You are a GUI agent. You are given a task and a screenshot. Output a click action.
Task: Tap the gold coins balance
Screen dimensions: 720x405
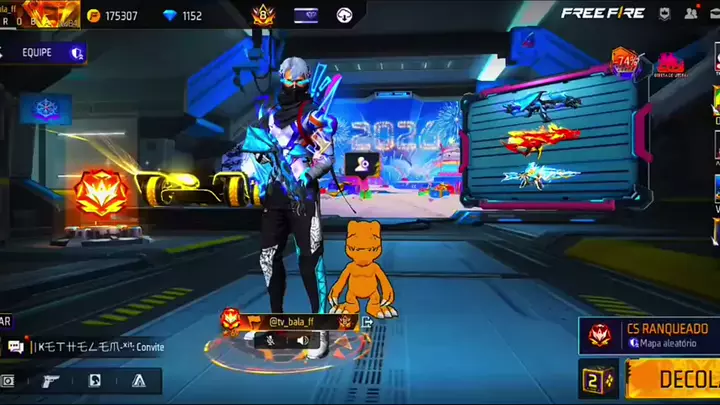pyautogui.click(x=112, y=16)
